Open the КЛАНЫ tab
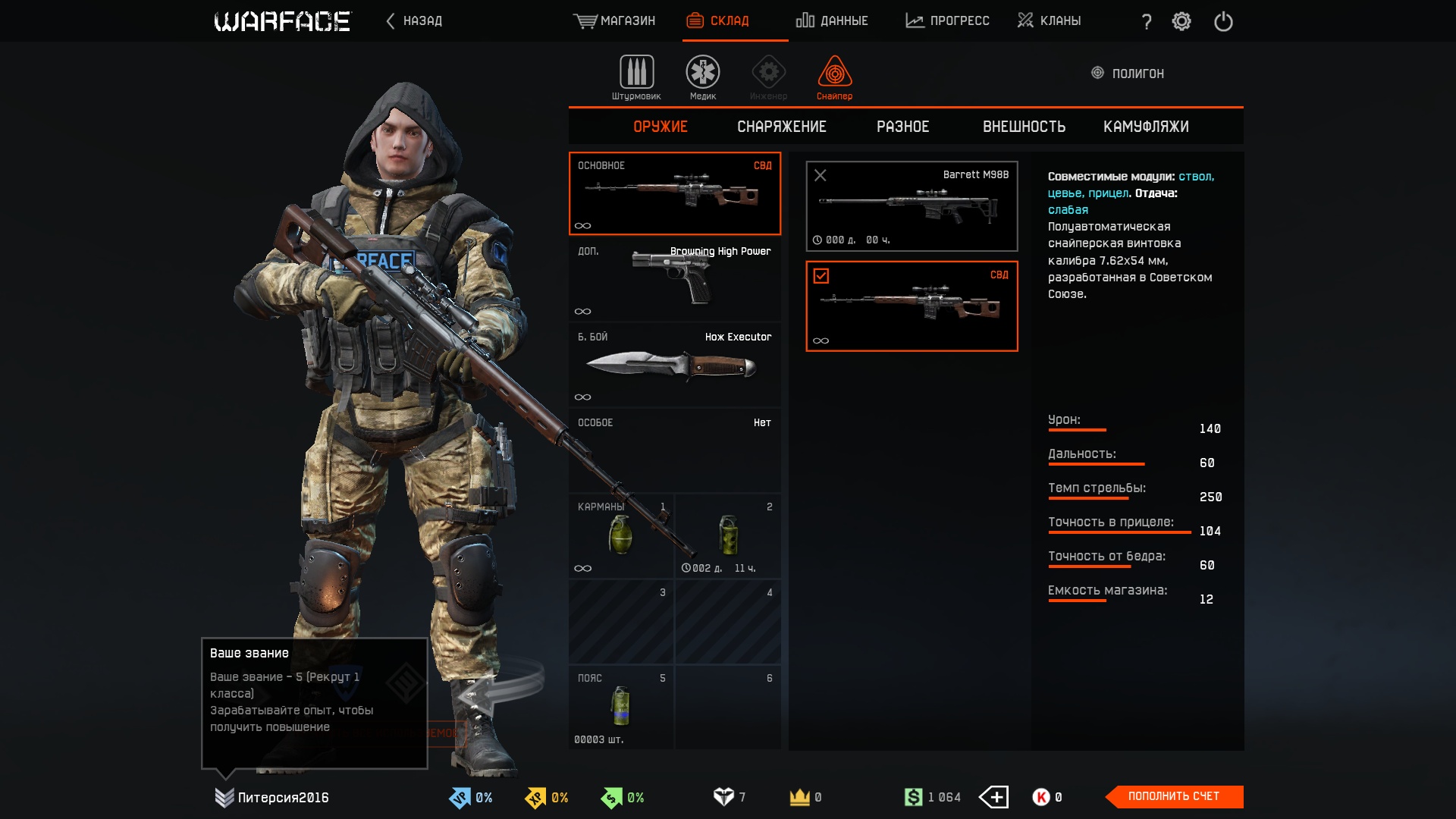Screen dimensions: 1456x819 click(1050, 20)
